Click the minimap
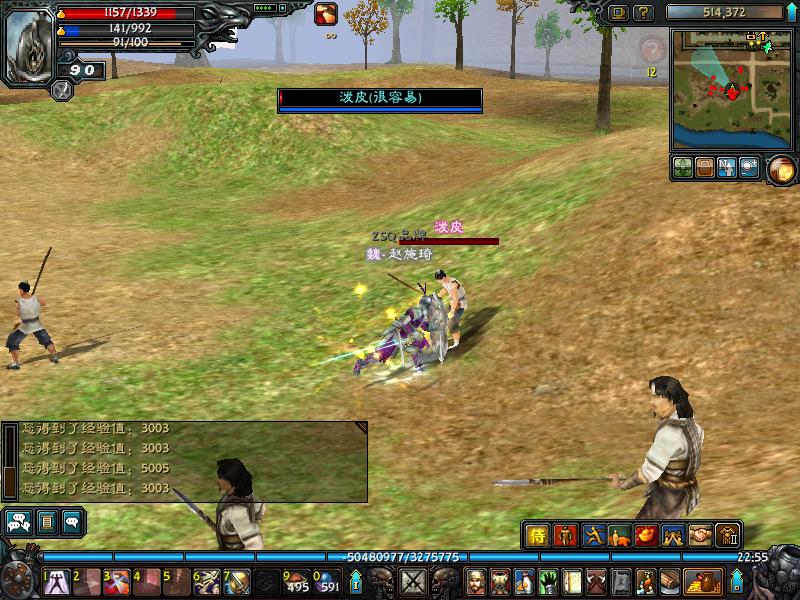Image resolution: width=800 pixels, height=600 pixels. pos(730,88)
